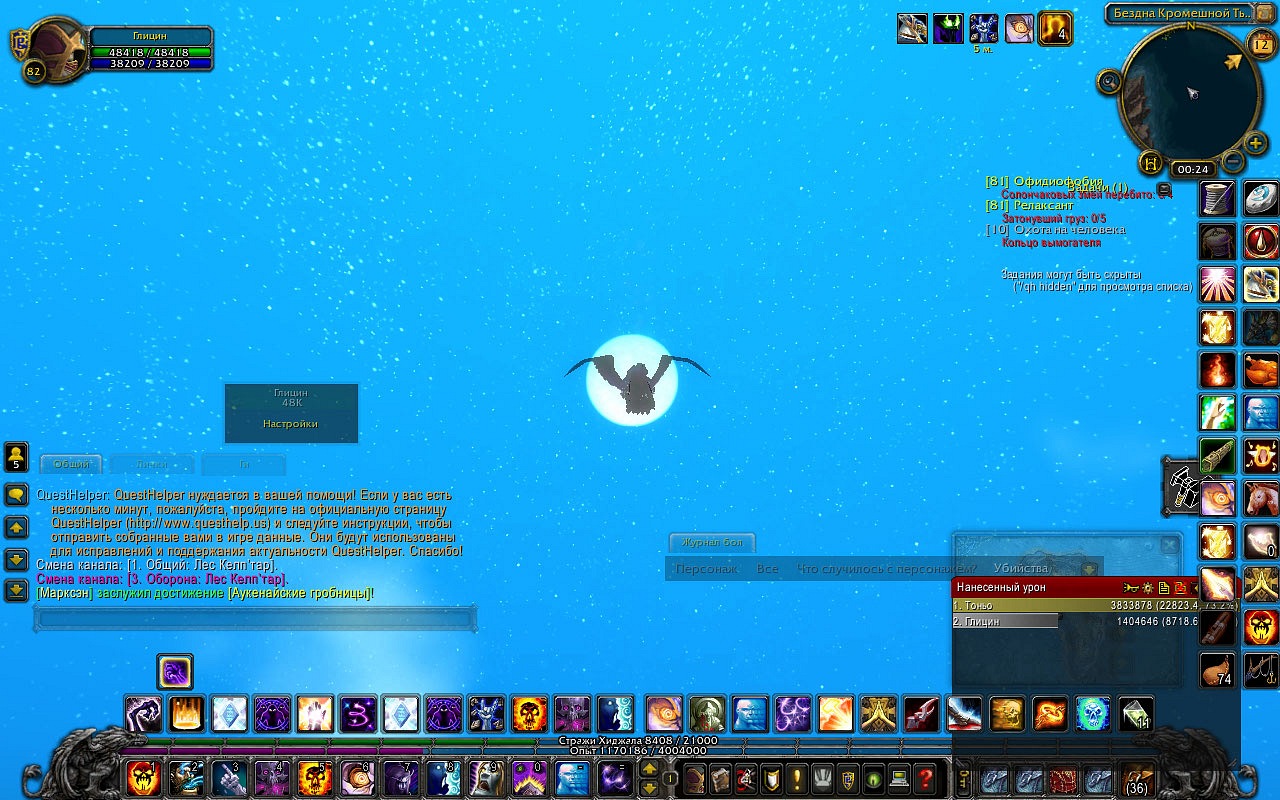Use the pouch item with count 74
The width and height of the screenshot is (1280, 800).
click(1217, 669)
